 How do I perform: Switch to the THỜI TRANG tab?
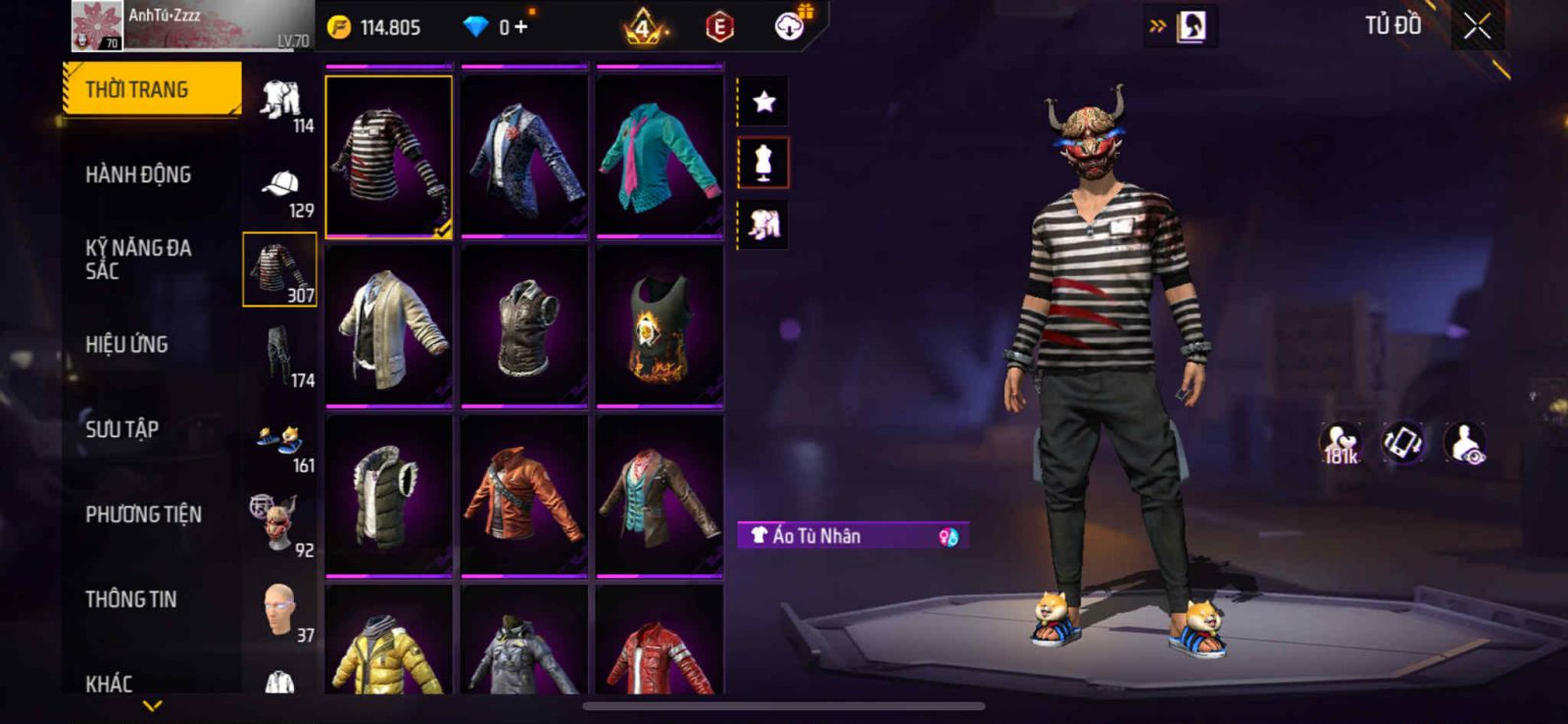pyautogui.click(x=152, y=89)
